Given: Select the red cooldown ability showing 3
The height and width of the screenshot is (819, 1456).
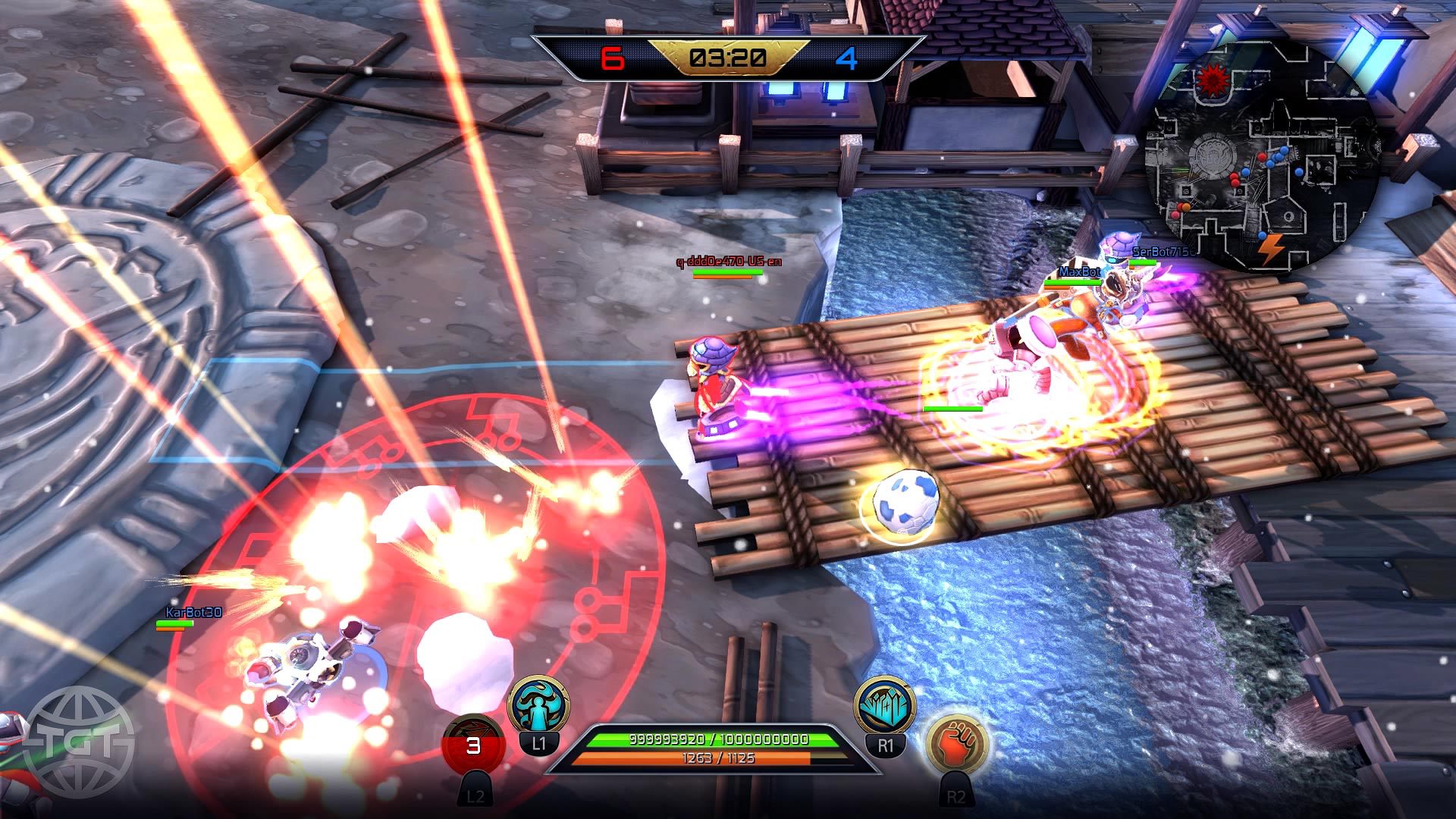Looking at the screenshot, I should (x=473, y=747).
